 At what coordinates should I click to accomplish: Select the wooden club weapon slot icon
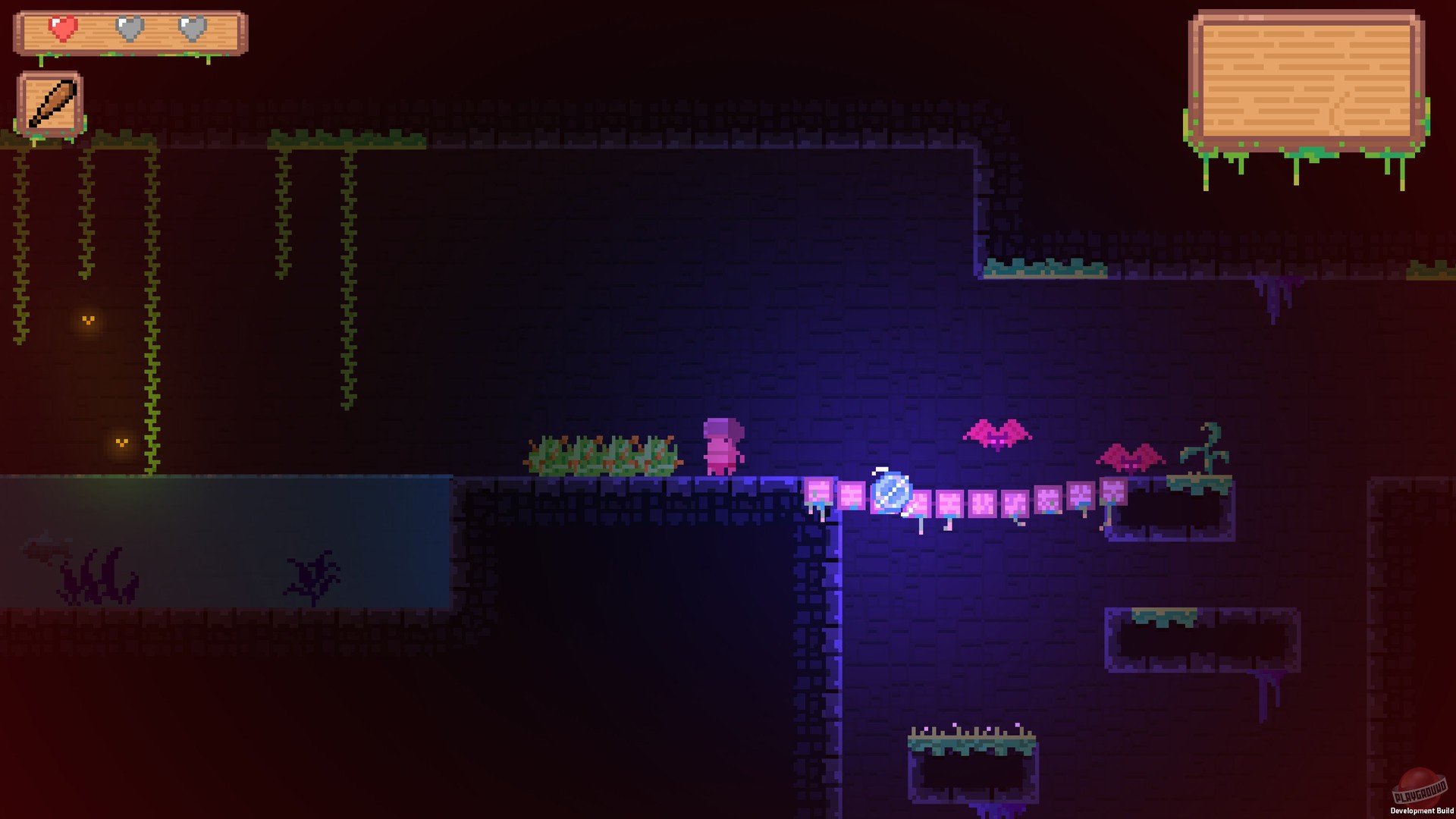50,102
